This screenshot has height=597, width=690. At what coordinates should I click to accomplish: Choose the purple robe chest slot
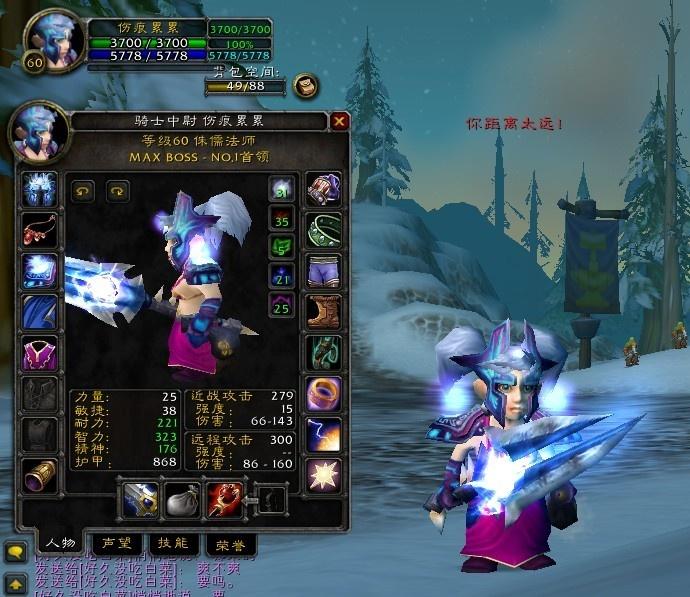(x=40, y=353)
